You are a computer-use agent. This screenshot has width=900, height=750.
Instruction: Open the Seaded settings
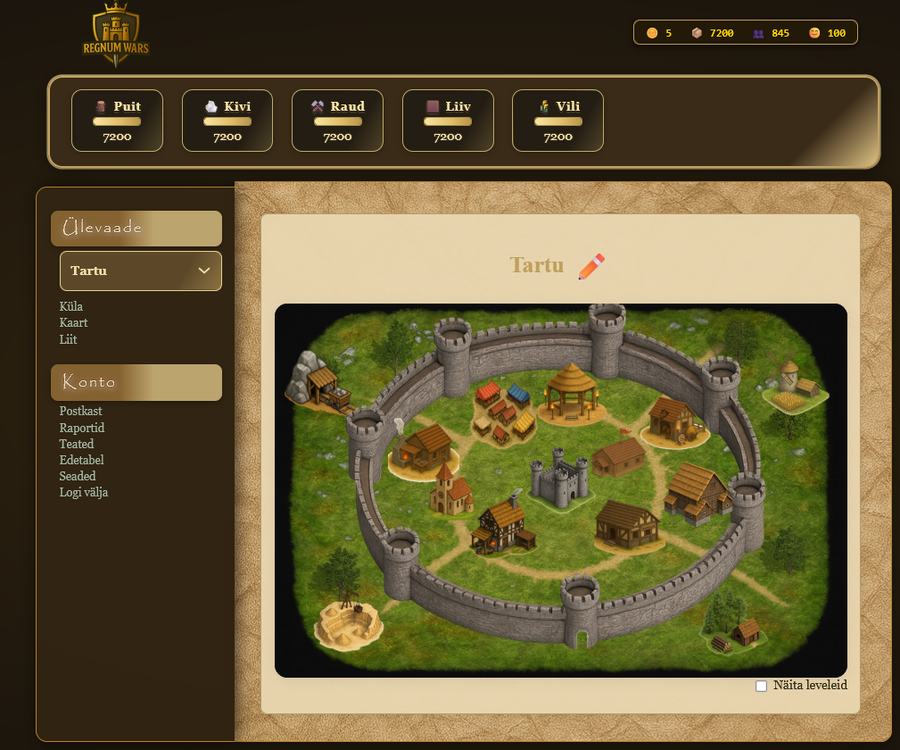[78, 476]
